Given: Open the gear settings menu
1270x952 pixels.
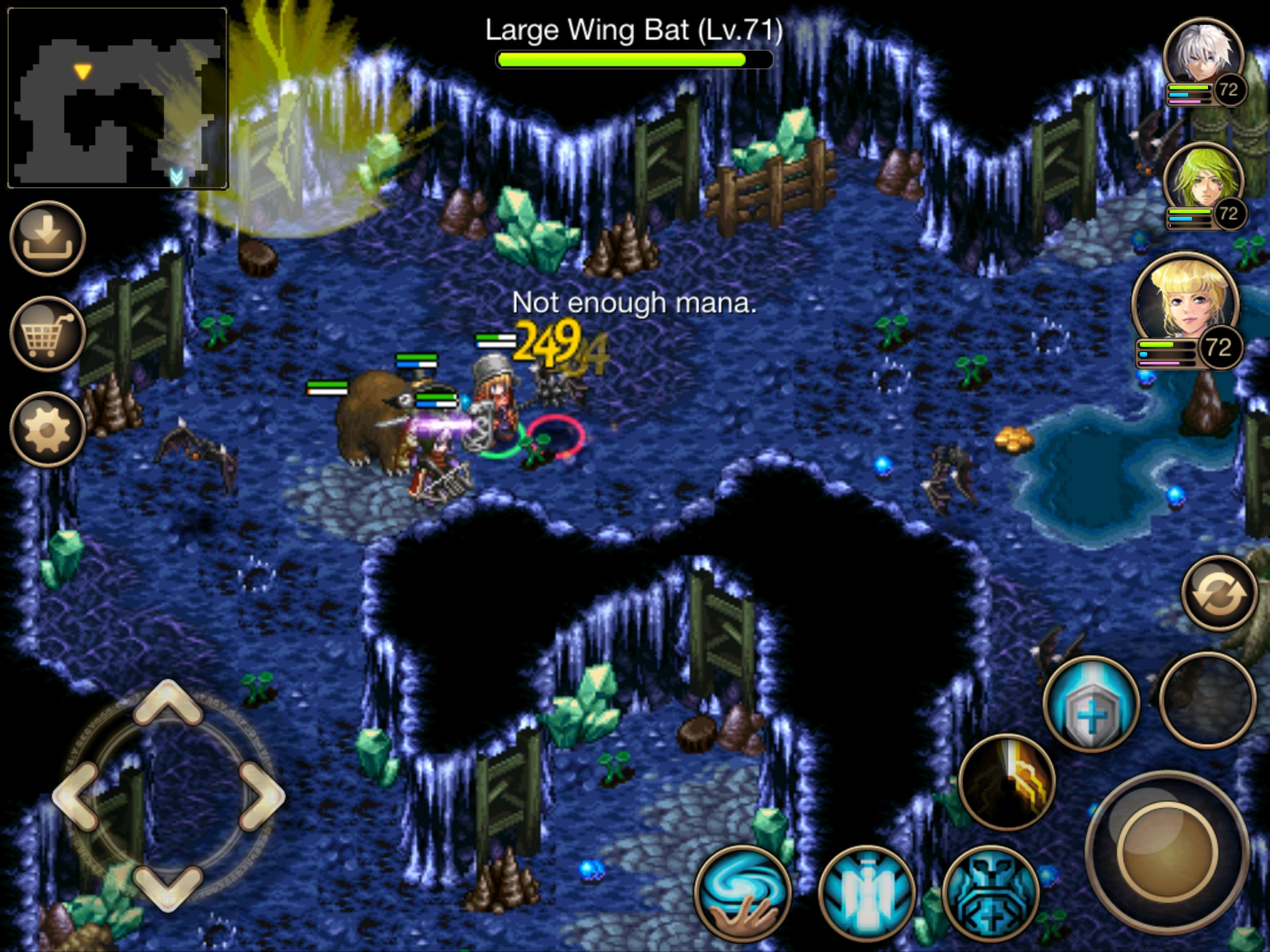Looking at the screenshot, I should point(48,429).
